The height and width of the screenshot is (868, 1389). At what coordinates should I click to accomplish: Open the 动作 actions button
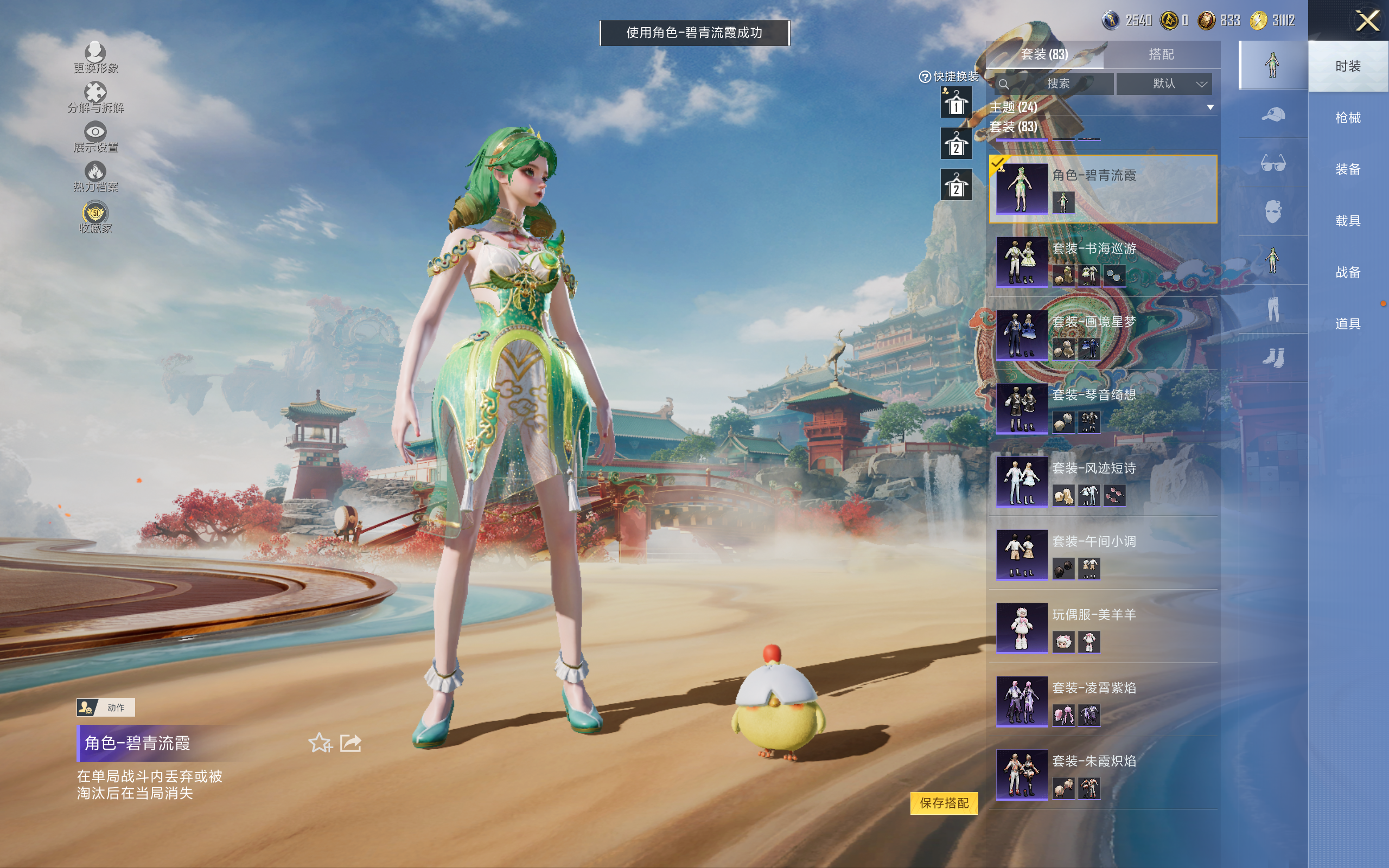click(x=106, y=707)
